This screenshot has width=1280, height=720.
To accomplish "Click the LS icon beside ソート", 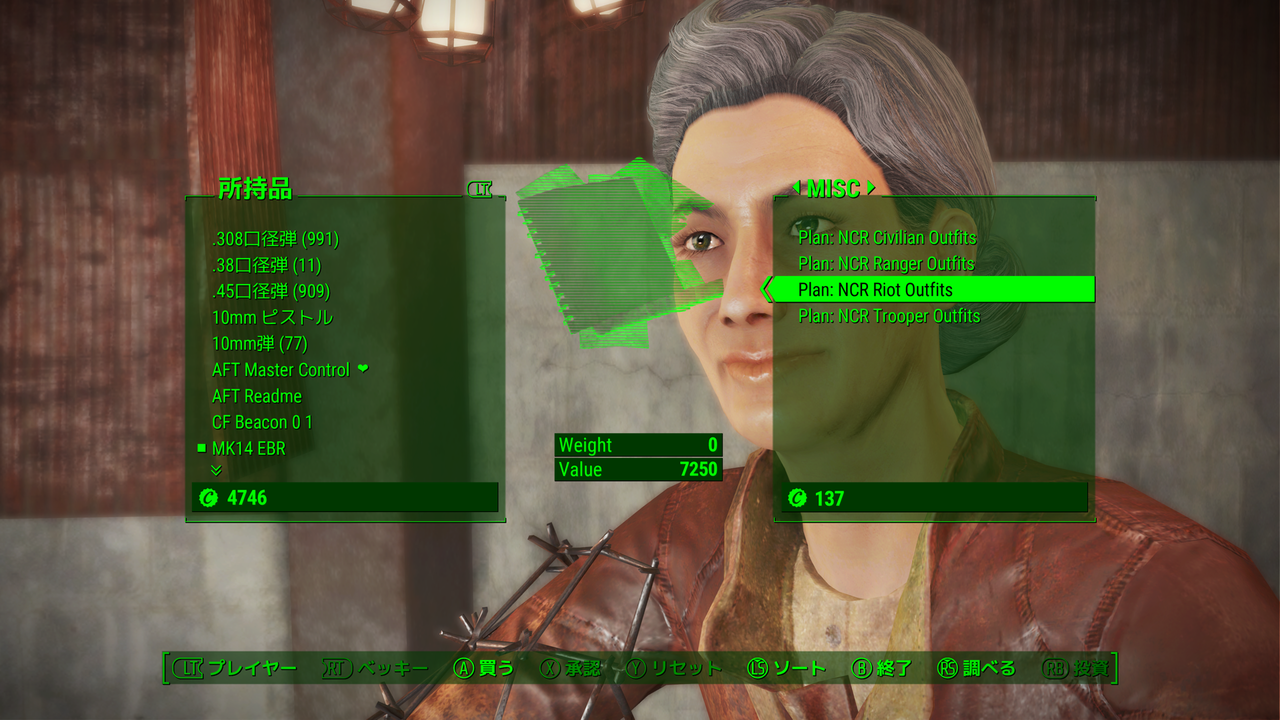I will click(x=759, y=666).
